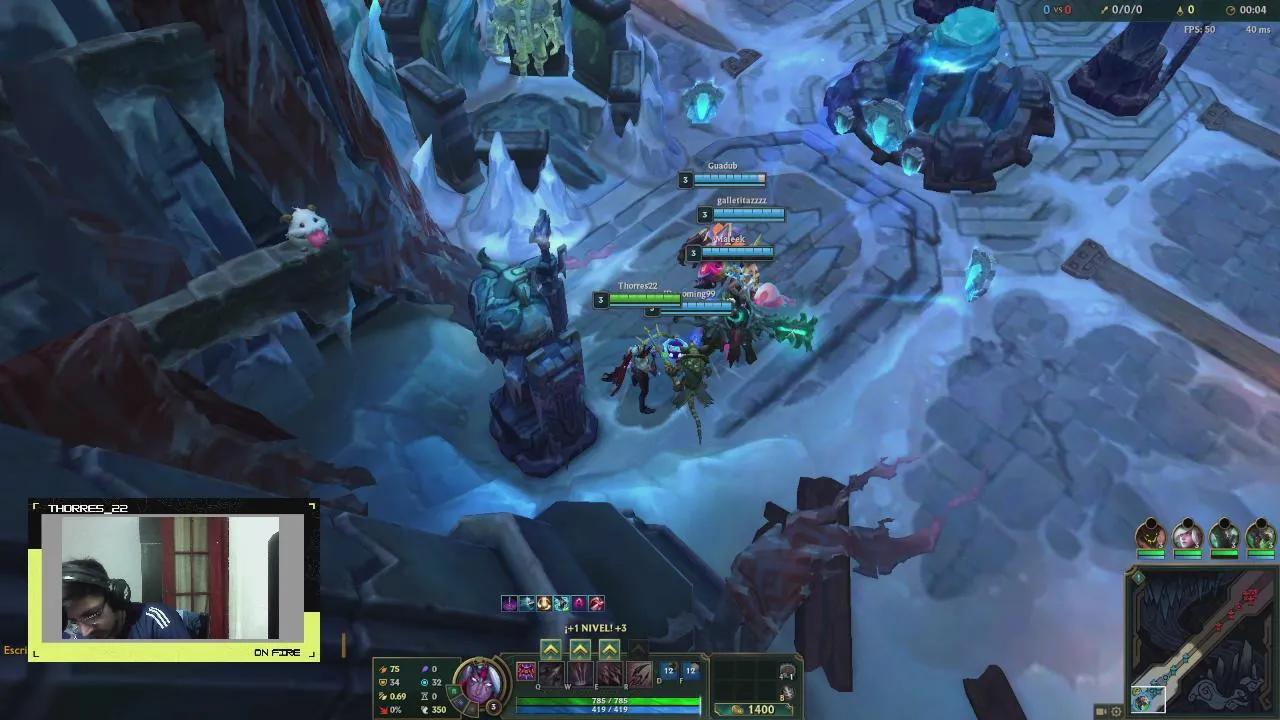Select the top ally portrait above the minimap
Image resolution: width=1280 pixels, height=720 pixels.
(x=1151, y=533)
